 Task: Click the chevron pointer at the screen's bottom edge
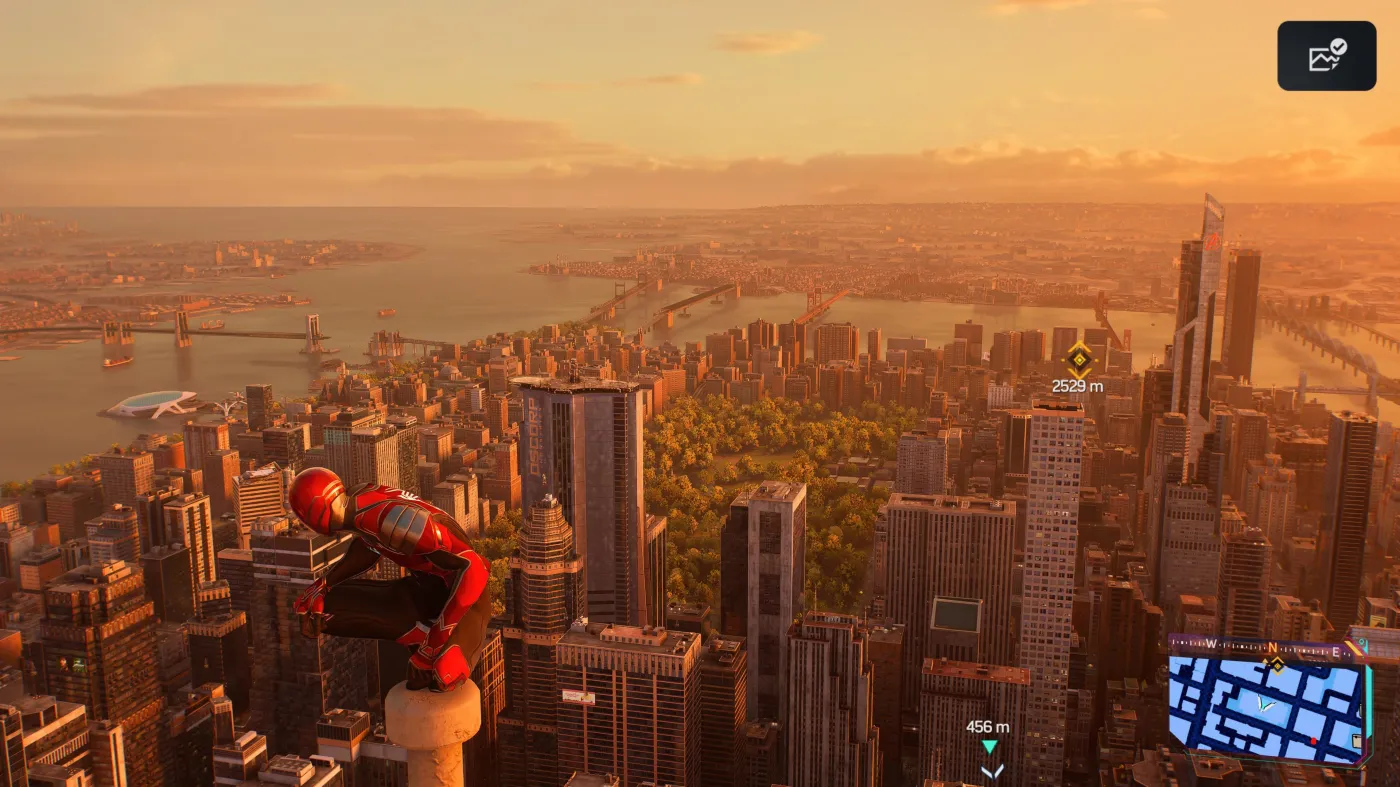993,772
